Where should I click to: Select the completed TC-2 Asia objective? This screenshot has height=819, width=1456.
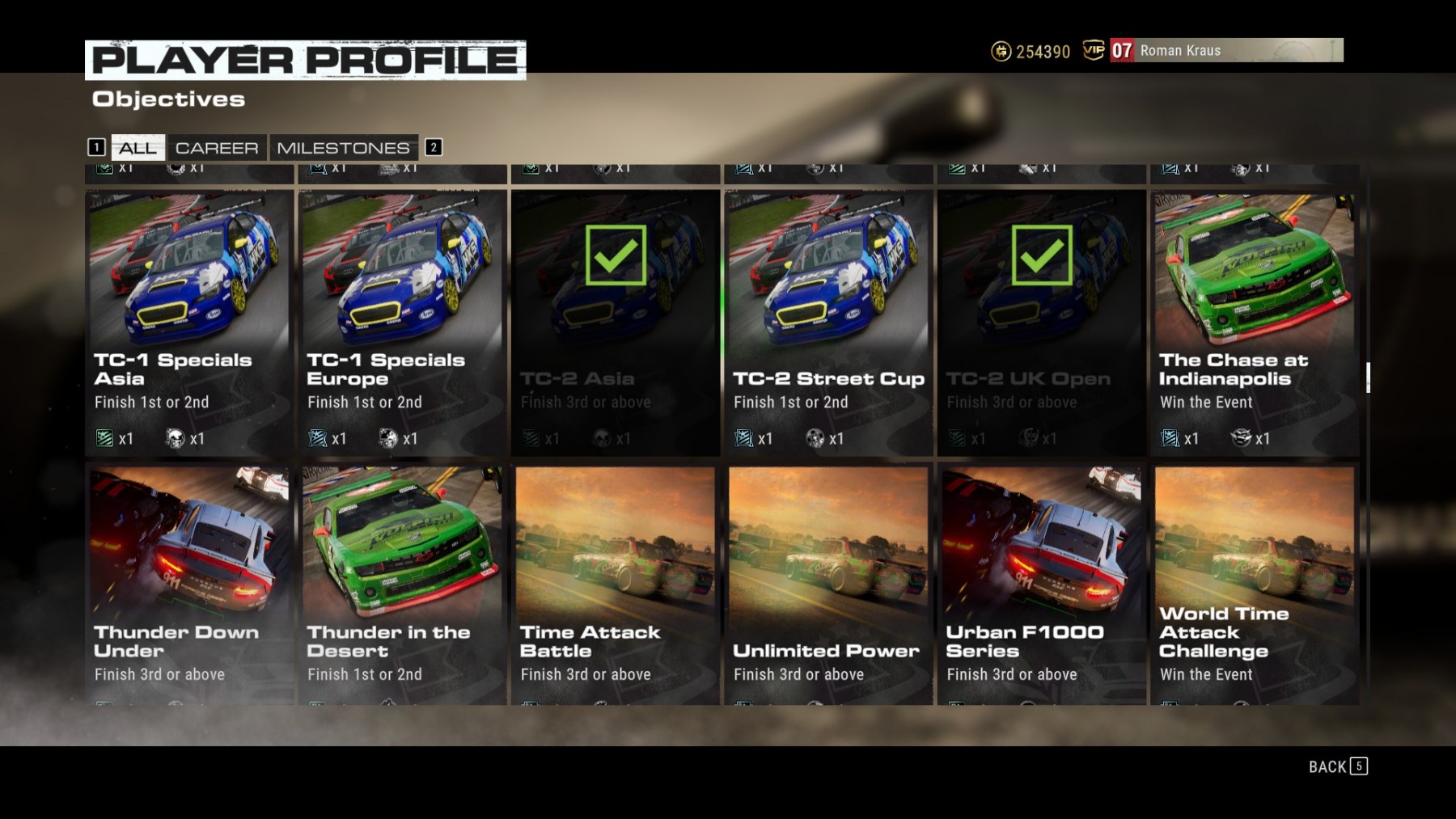click(615, 323)
